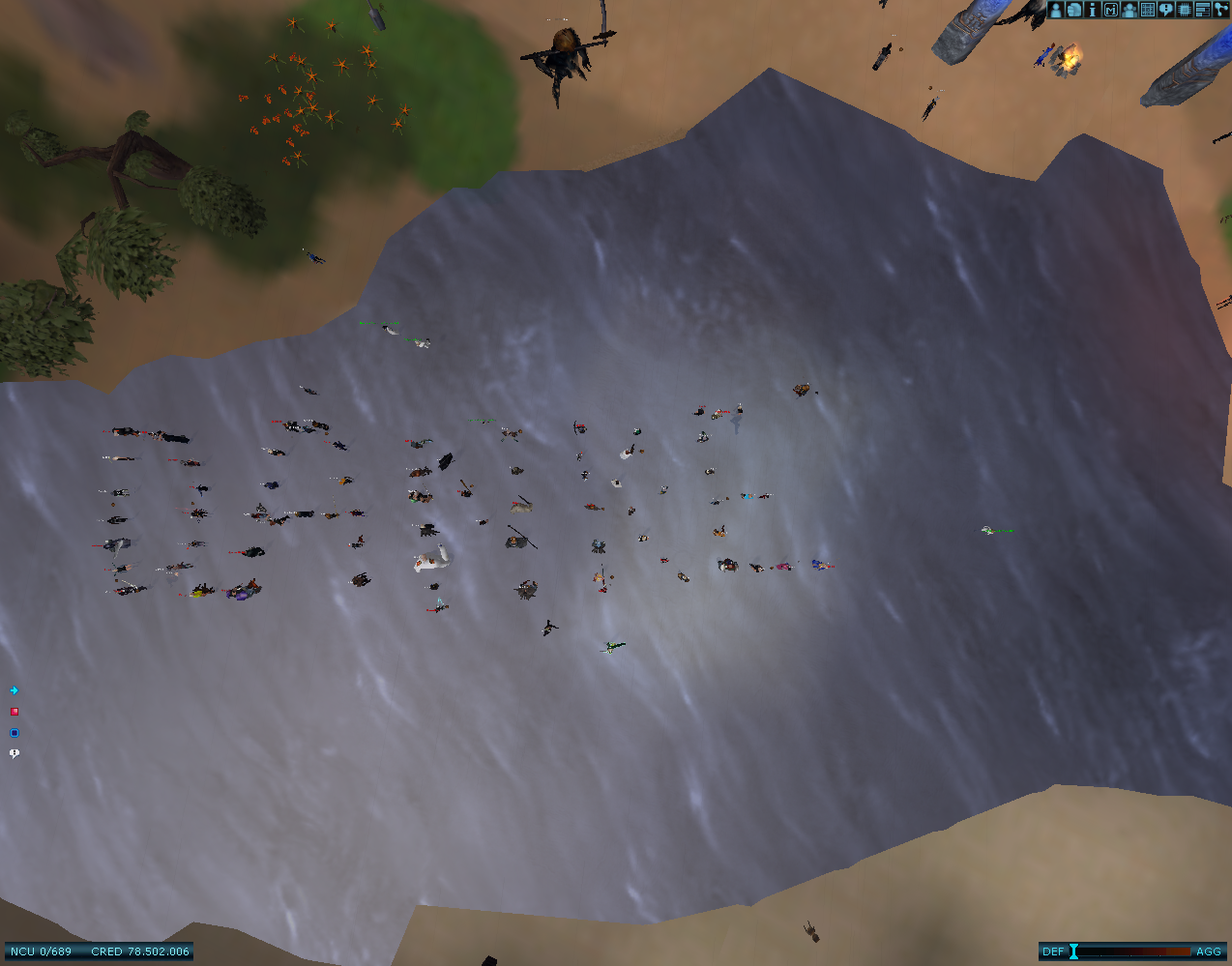1232x966 pixels.
Task: Select the red square icon on left edge
Action: click(15, 712)
